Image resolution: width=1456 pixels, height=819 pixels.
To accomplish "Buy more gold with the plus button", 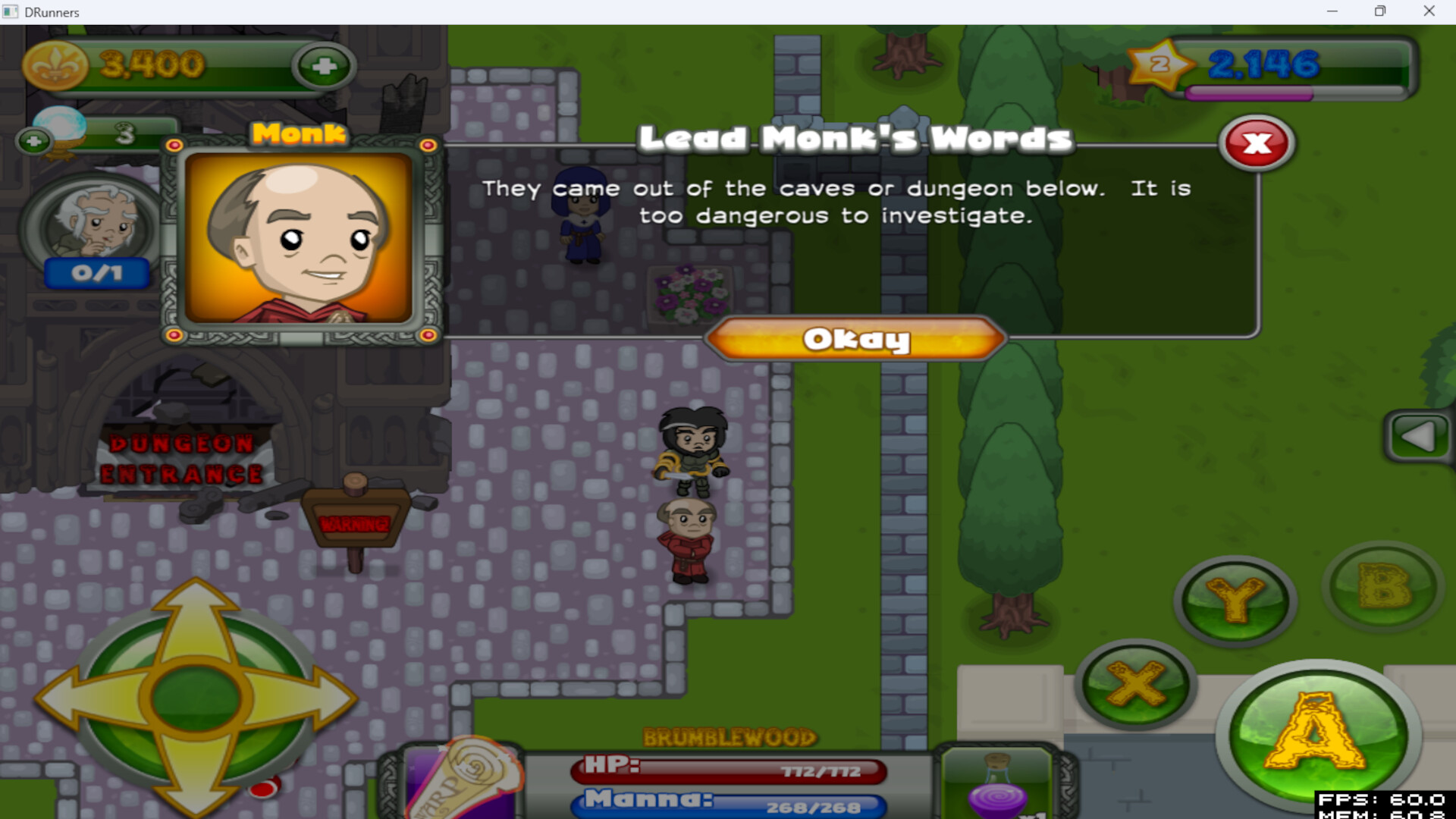I will point(325,66).
